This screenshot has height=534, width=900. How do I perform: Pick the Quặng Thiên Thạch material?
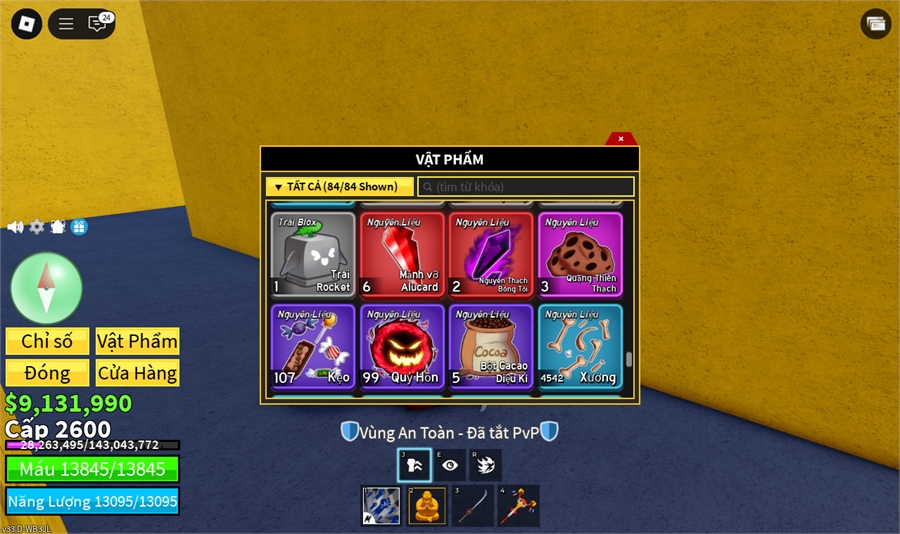[580, 254]
